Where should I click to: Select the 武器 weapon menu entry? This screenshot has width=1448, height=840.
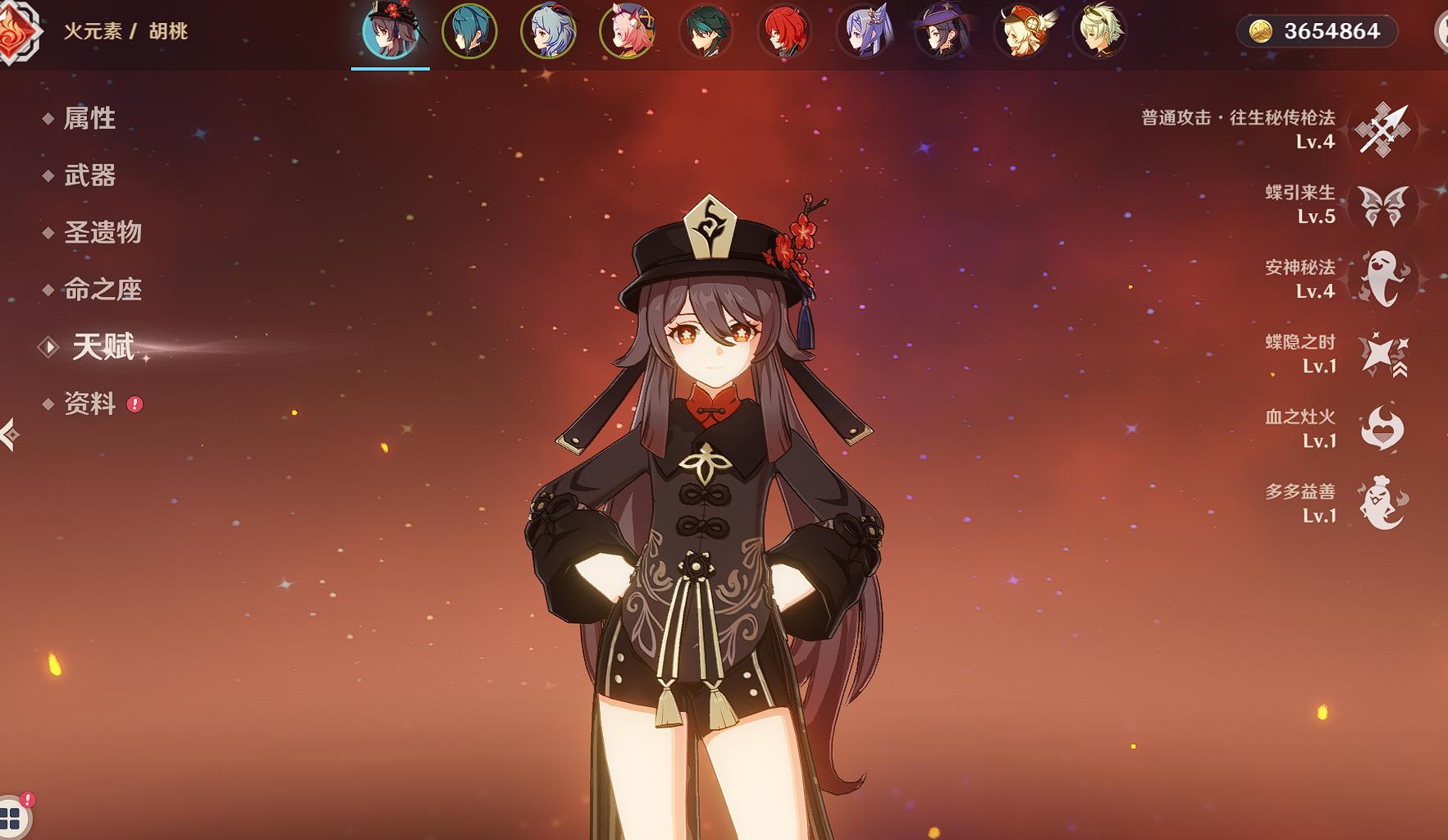coord(89,176)
